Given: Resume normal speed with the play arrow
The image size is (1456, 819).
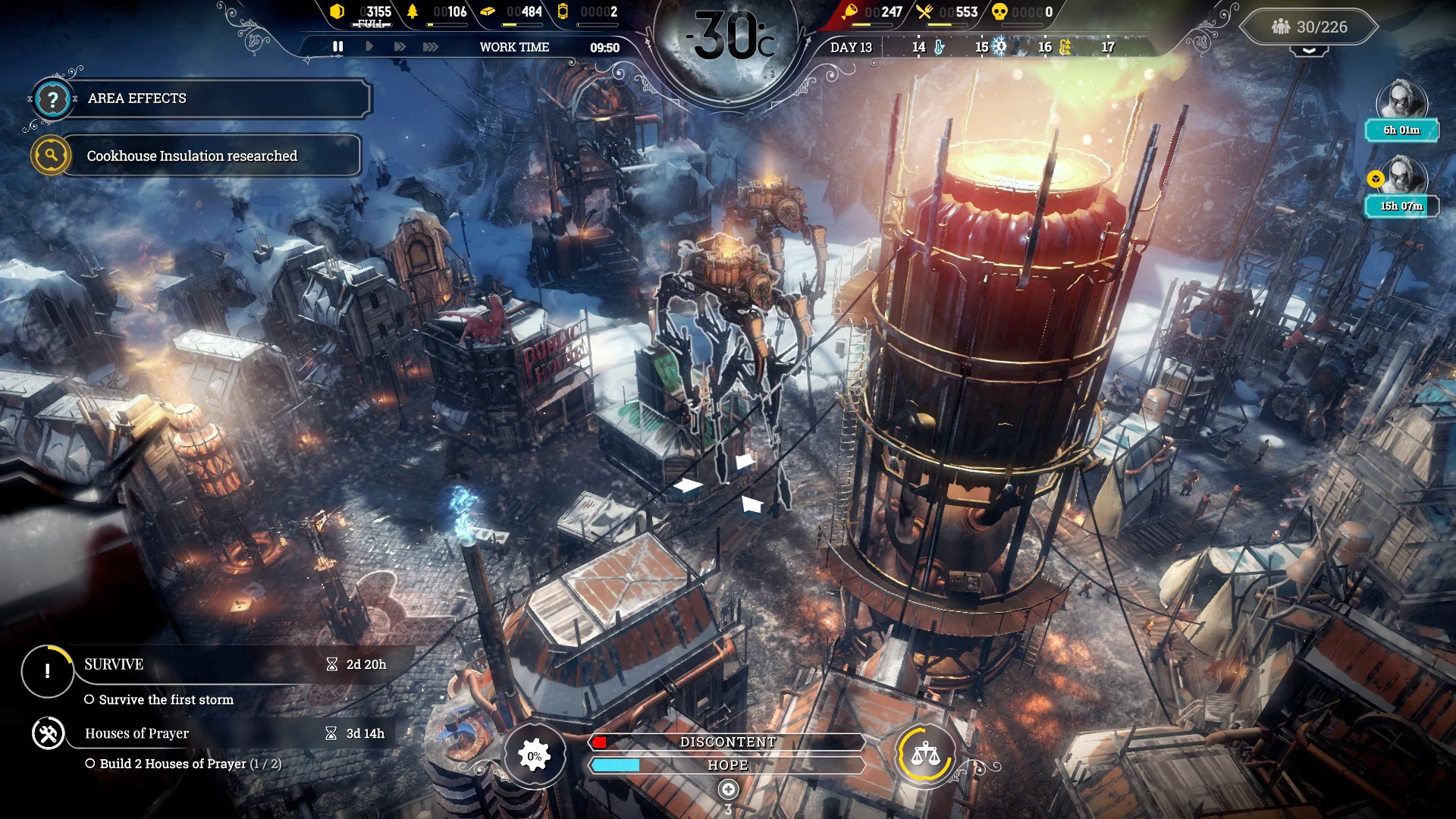Looking at the screenshot, I should pos(369,46).
